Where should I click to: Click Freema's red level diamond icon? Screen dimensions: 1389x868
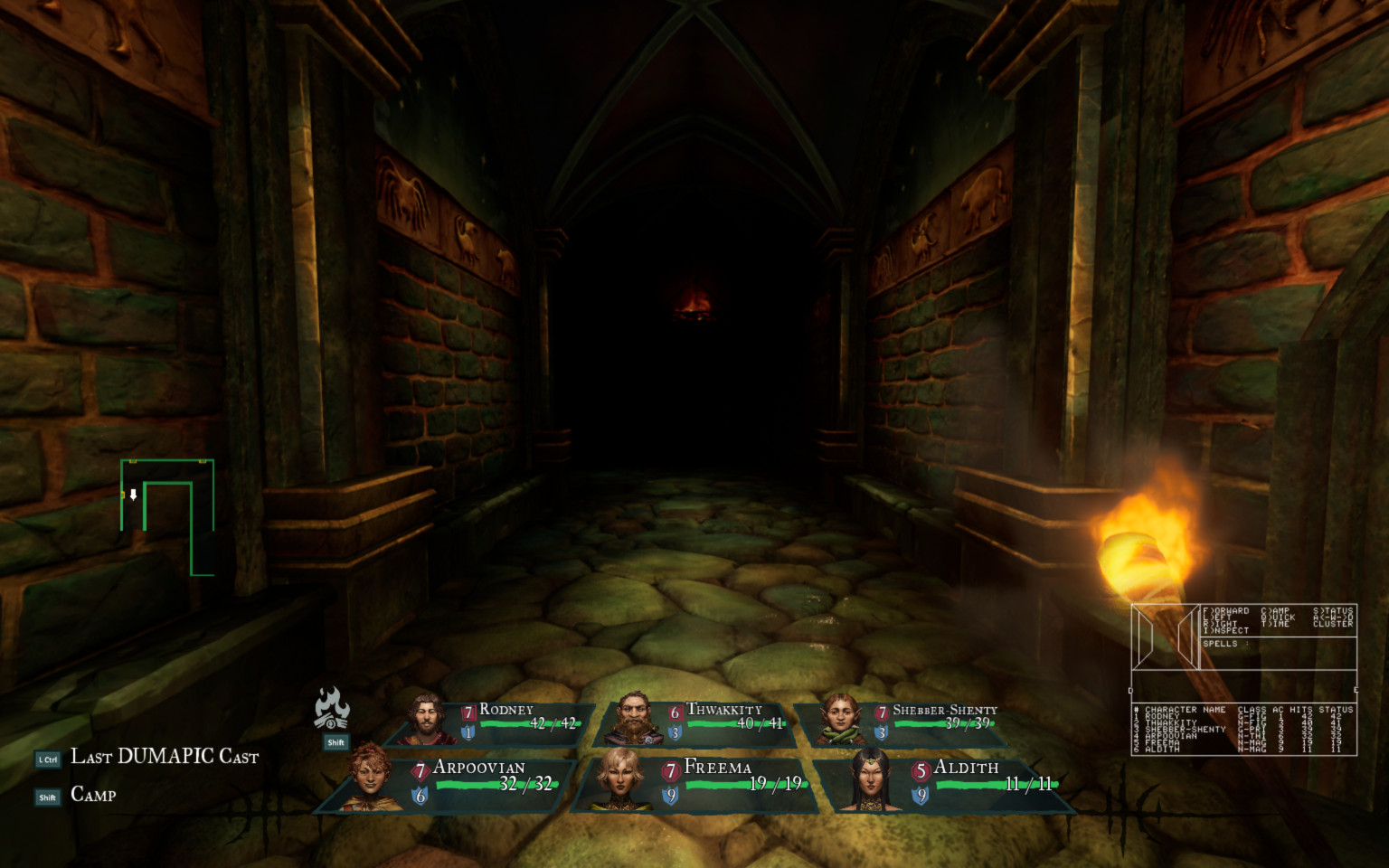[669, 773]
